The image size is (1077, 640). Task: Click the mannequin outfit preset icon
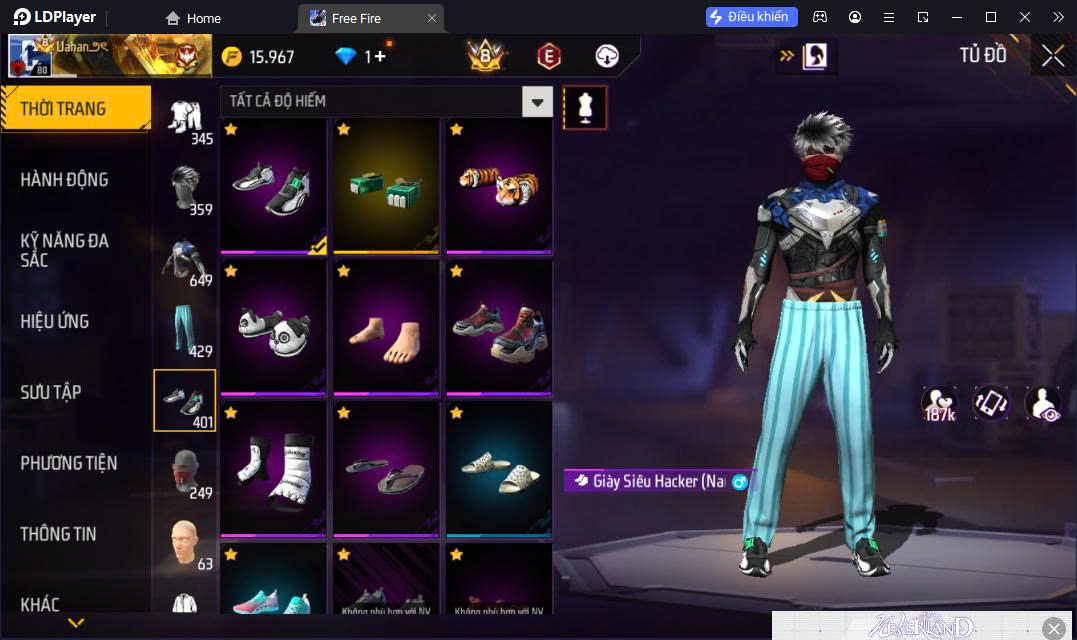pos(585,107)
